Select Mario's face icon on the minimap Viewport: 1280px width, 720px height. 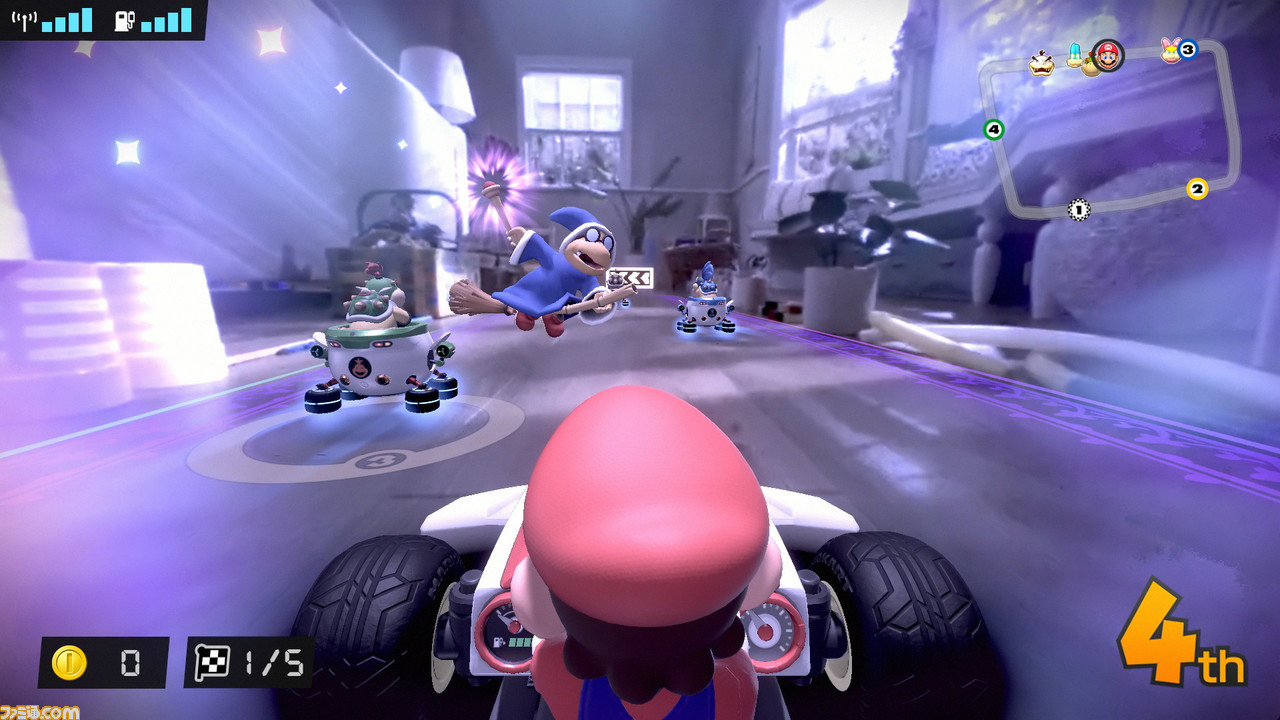pyautogui.click(x=1106, y=56)
